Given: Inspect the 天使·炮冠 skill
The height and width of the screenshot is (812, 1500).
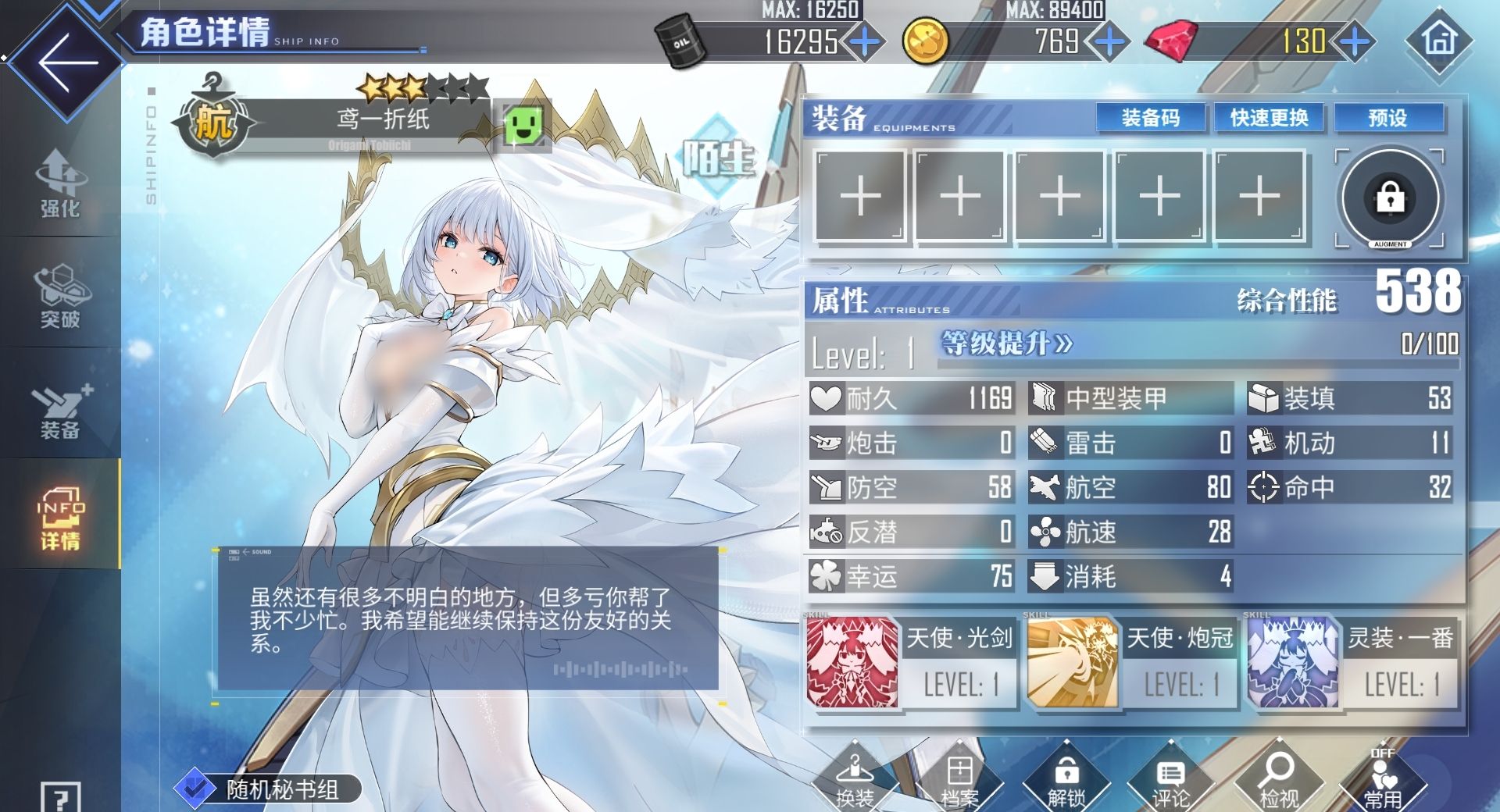Looking at the screenshot, I should pos(1131,662).
